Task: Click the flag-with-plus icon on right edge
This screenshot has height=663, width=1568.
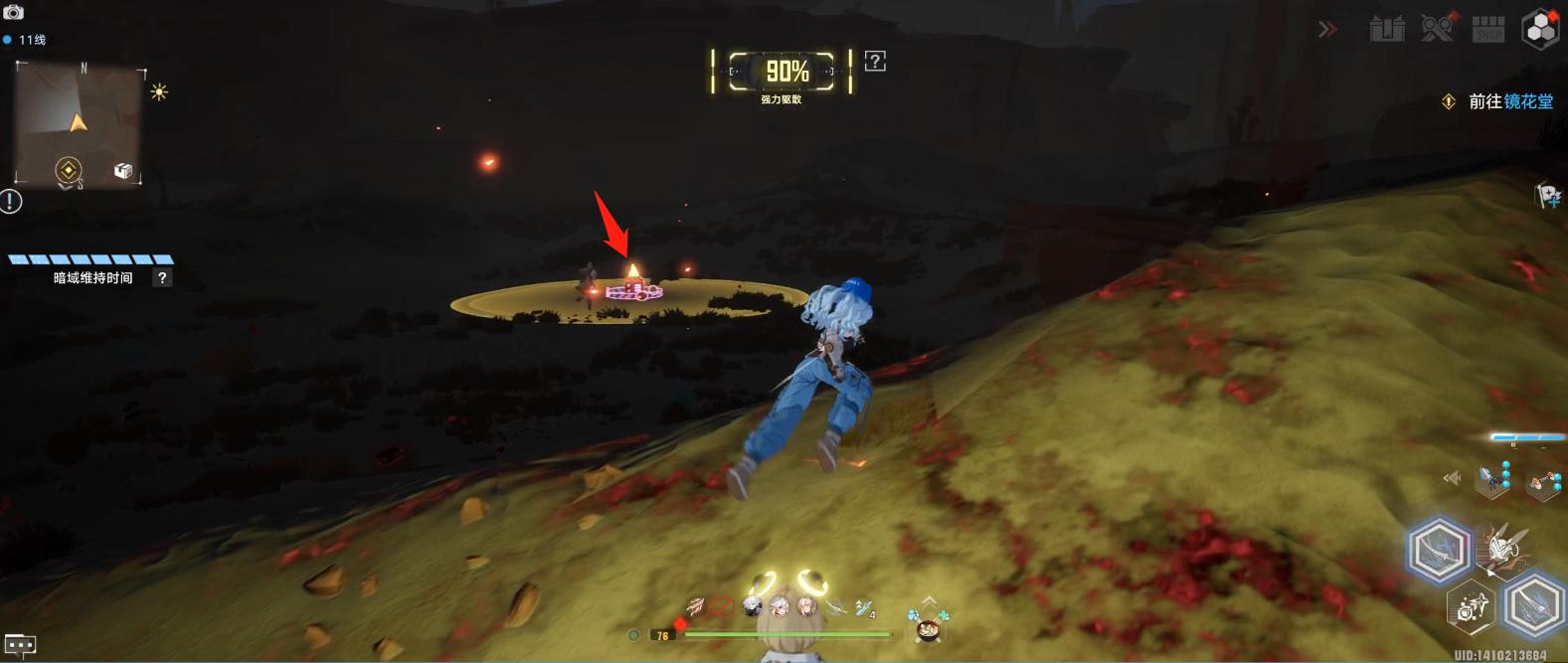Action: (x=1548, y=196)
